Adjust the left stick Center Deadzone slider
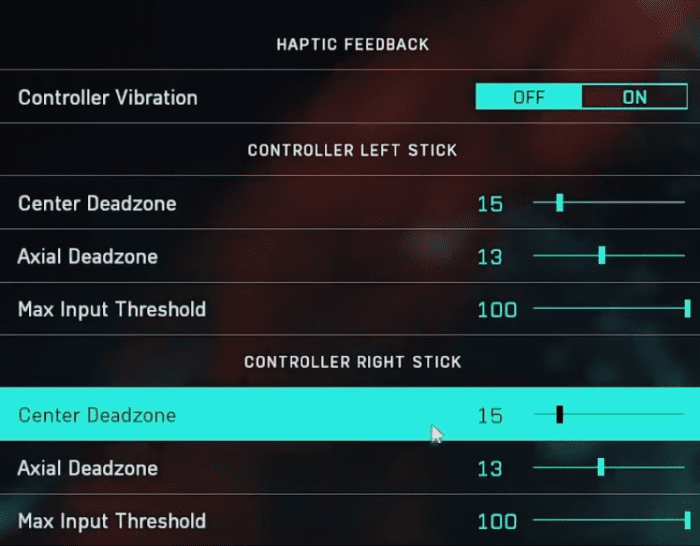Viewport: 700px width, 546px height. [x=559, y=203]
